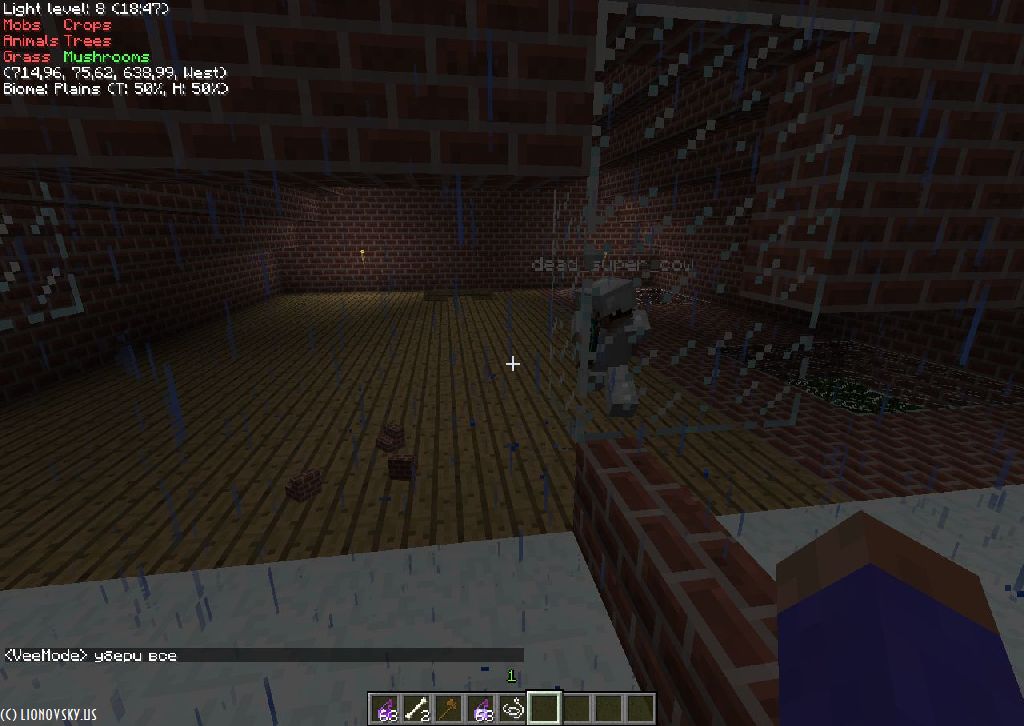Click the highlighted empty hotbar slot
This screenshot has height=726, width=1024.
tap(545, 709)
